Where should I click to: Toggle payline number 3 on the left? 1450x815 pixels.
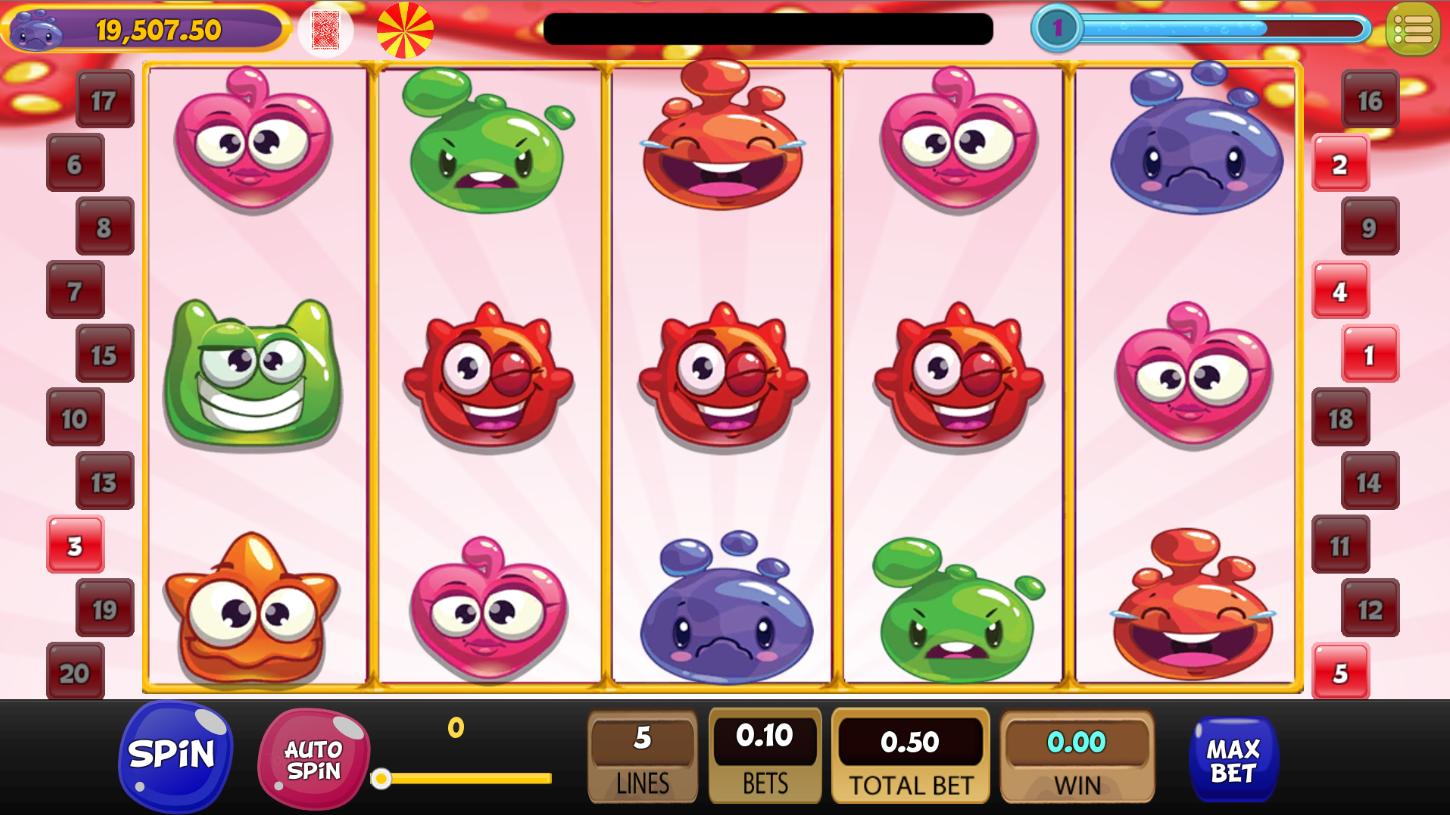tap(75, 545)
